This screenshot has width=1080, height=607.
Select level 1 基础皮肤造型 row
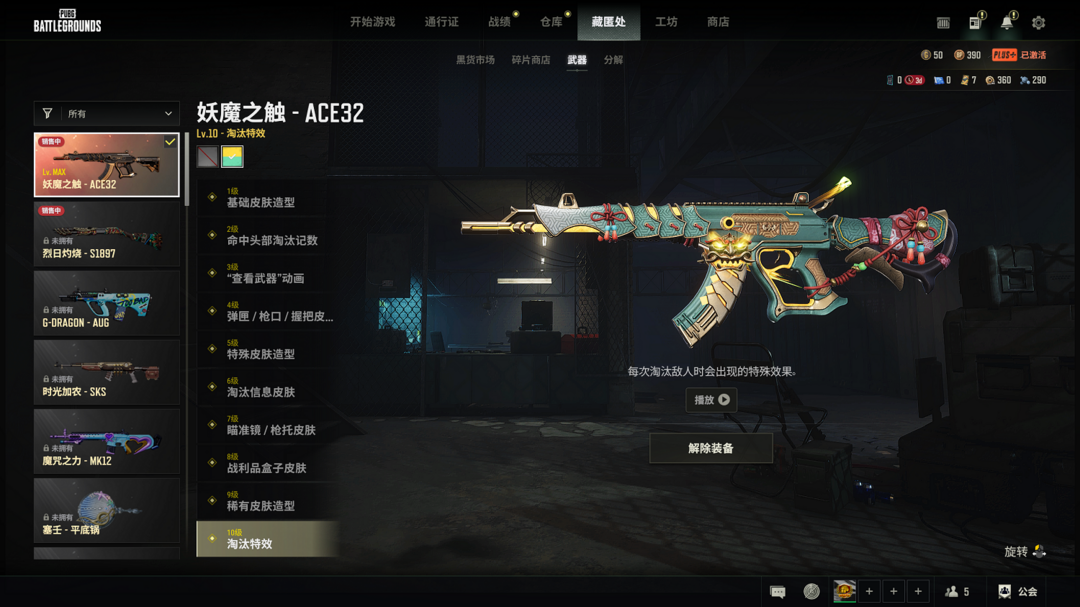[267, 198]
